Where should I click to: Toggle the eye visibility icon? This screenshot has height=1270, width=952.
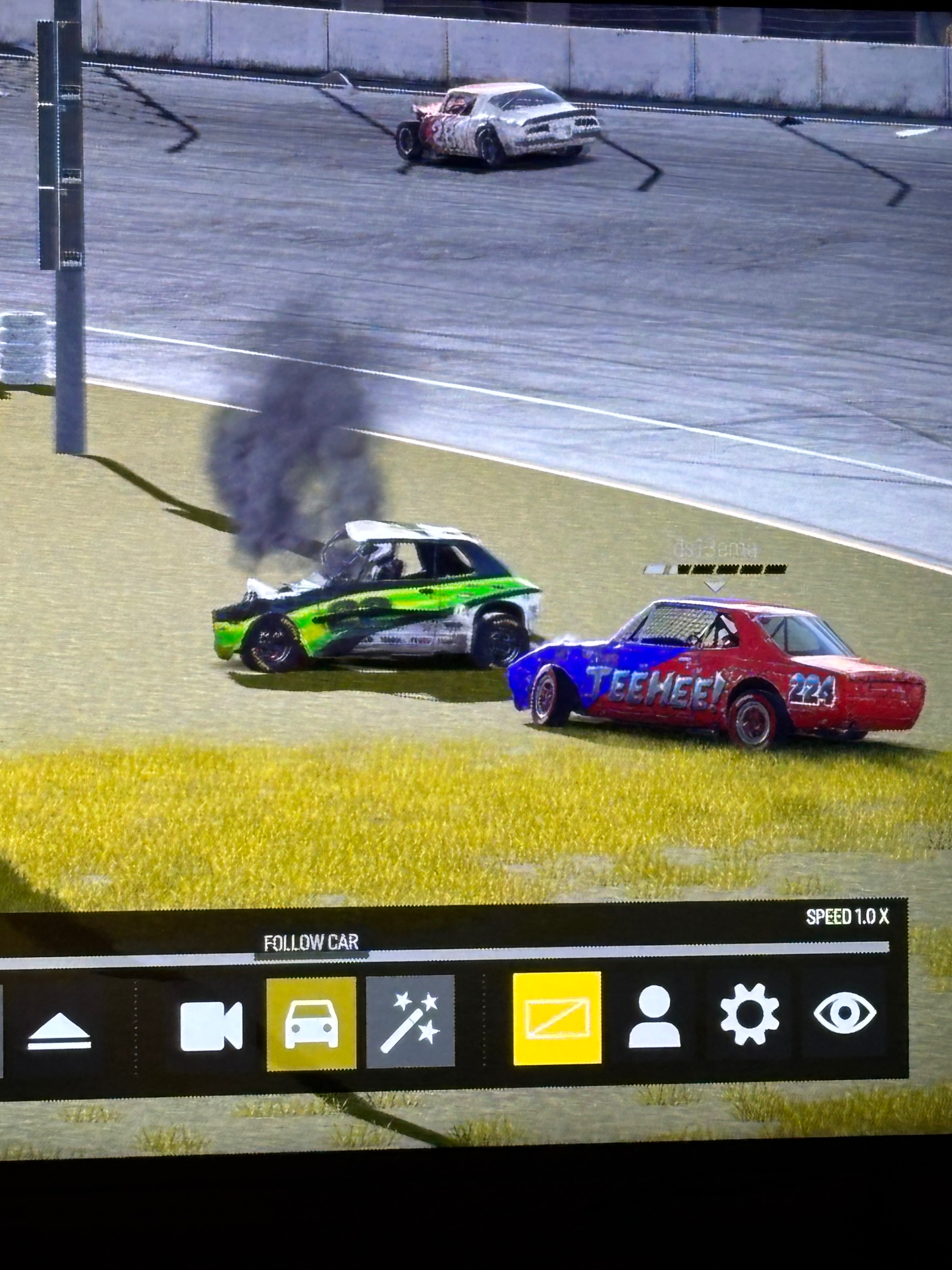(844, 1012)
